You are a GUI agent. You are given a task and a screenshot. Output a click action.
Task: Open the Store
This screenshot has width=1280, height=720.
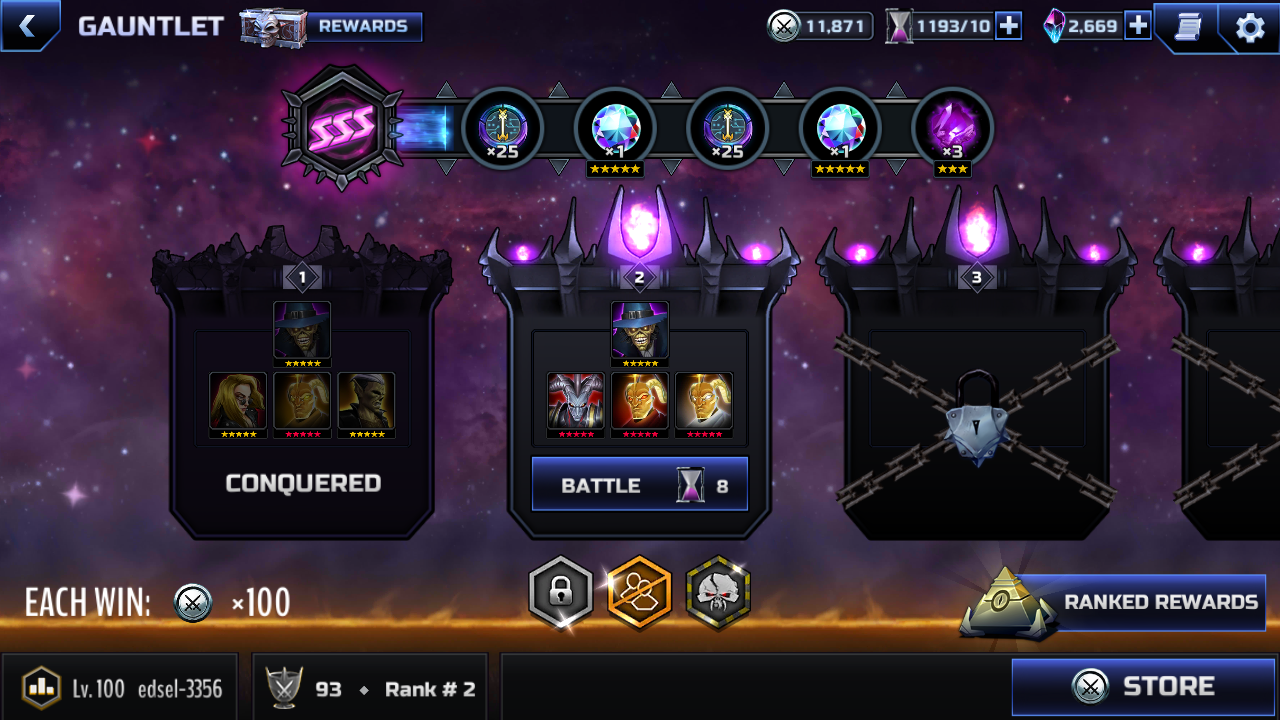(x=1144, y=686)
